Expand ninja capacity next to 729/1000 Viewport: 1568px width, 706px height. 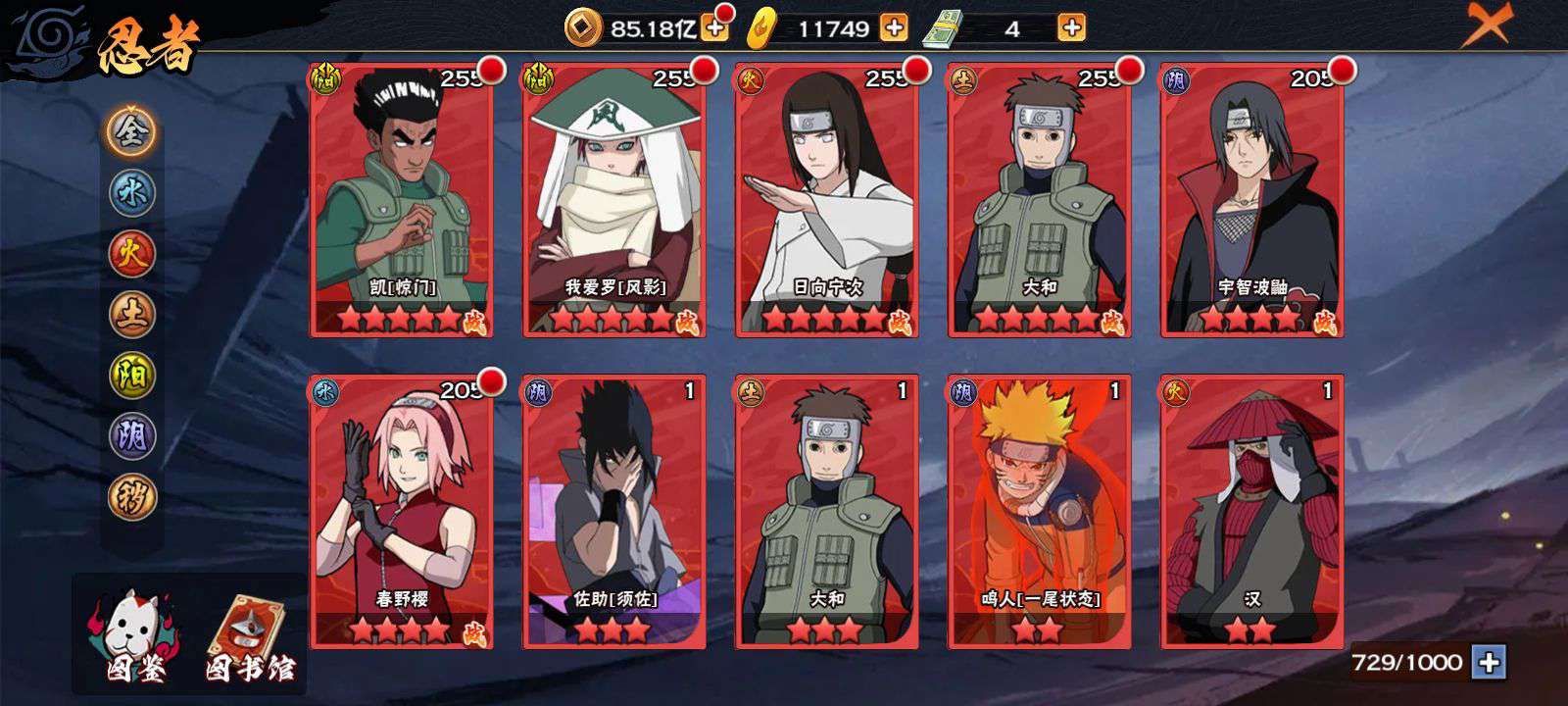(1489, 663)
